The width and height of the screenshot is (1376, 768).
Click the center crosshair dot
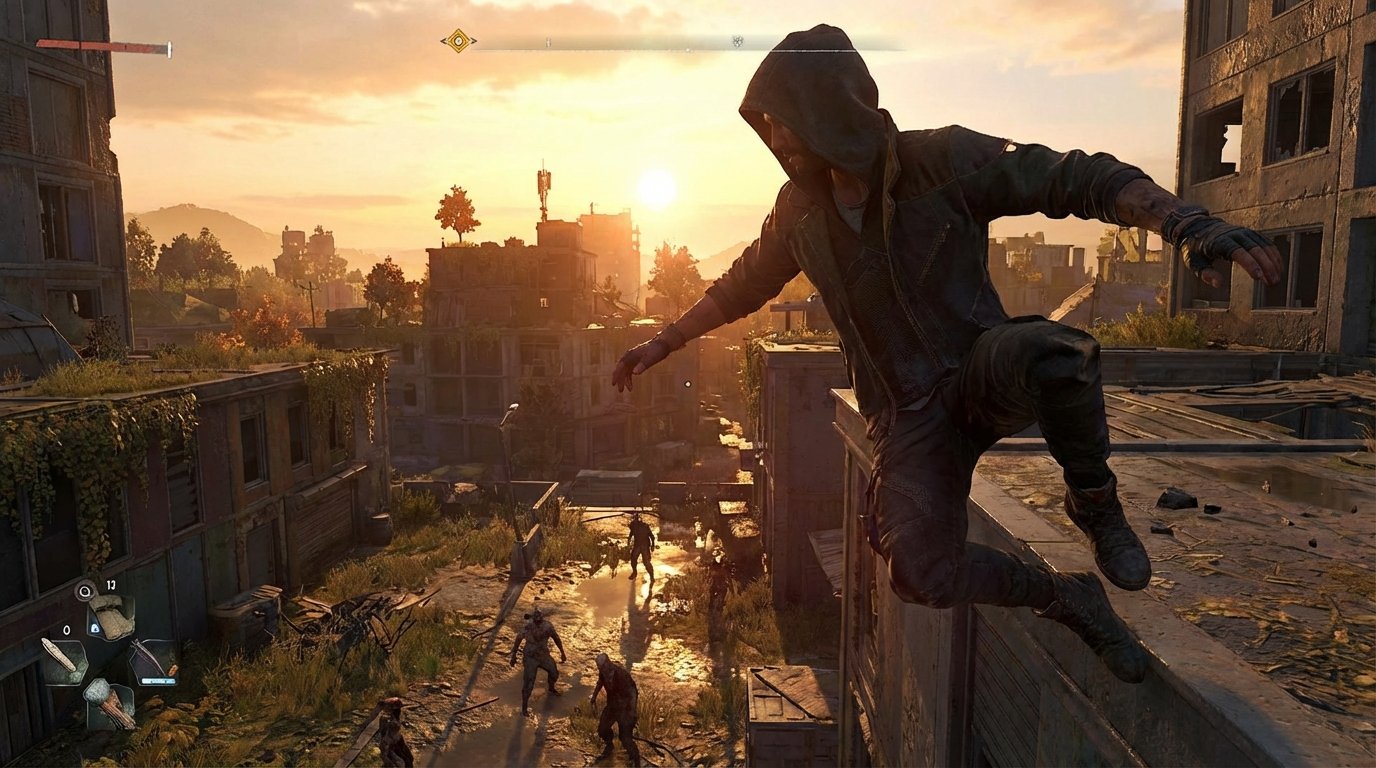(688, 384)
